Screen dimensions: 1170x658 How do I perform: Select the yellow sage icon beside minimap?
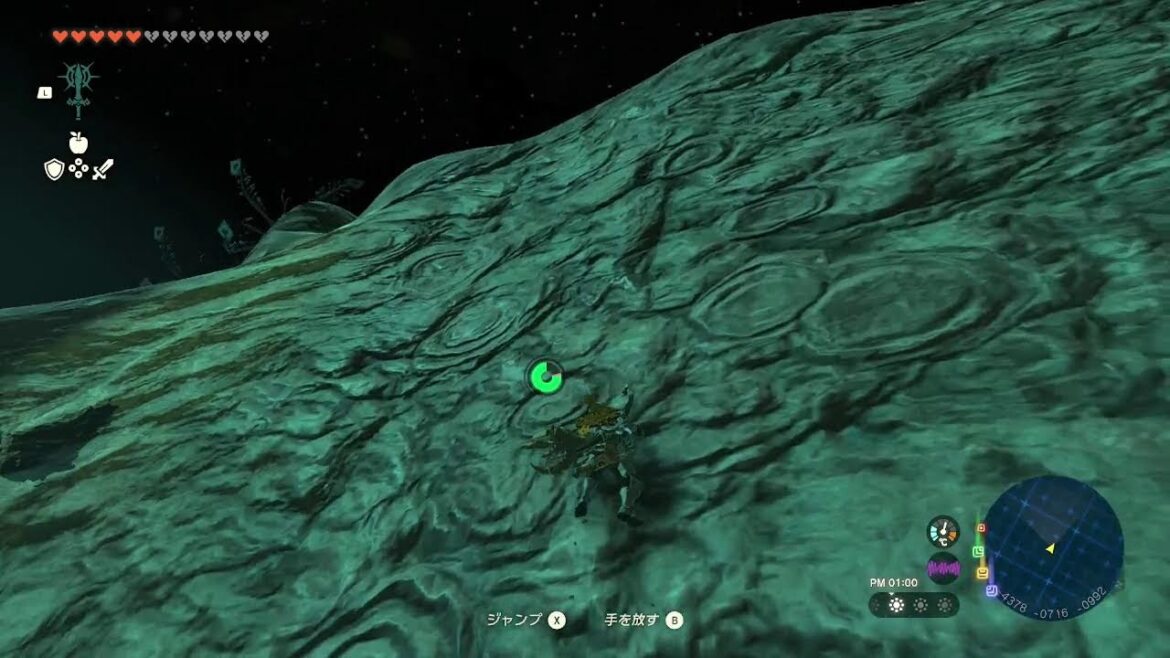(x=983, y=573)
